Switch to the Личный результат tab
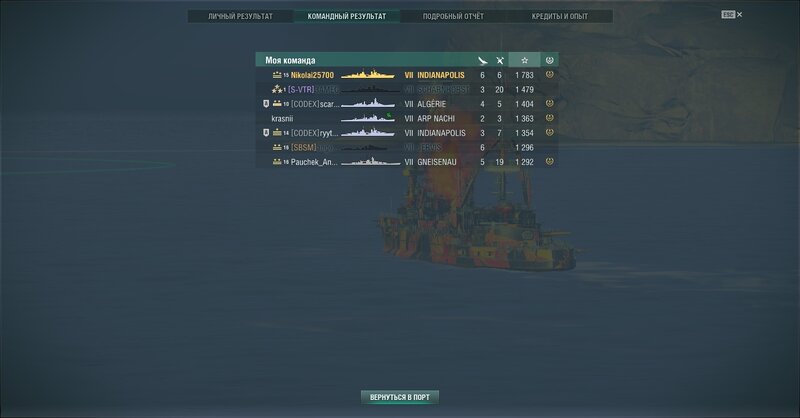 point(241,17)
